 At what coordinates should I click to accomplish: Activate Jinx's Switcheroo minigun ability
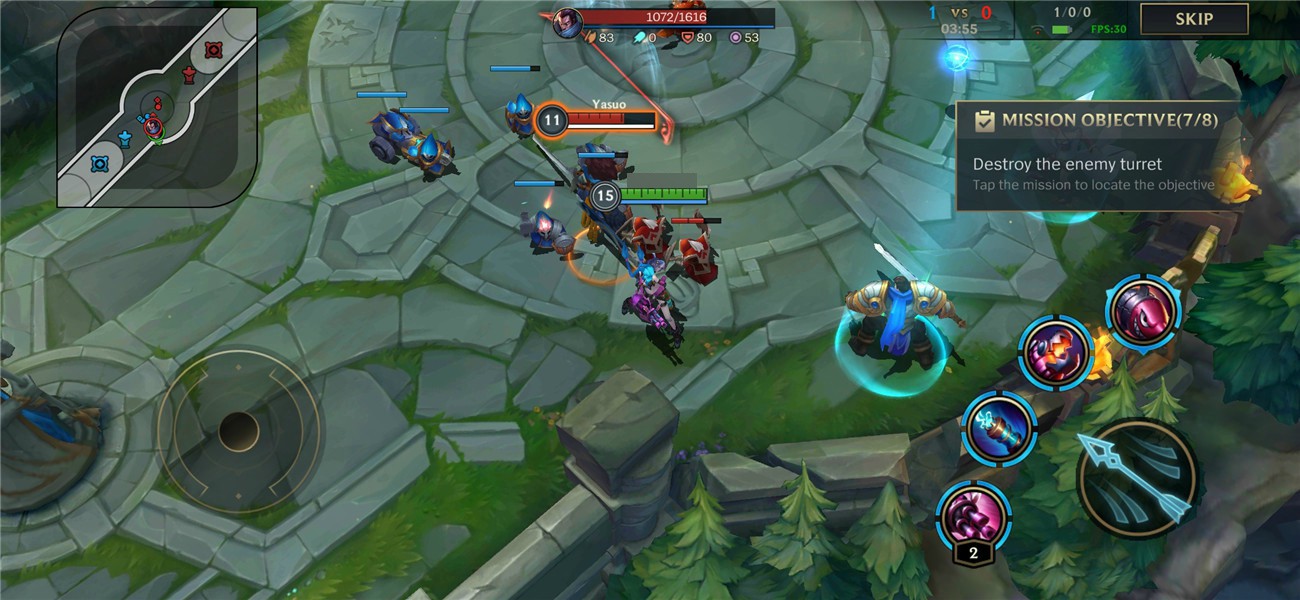pyautogui.click(x=971, y=515)
